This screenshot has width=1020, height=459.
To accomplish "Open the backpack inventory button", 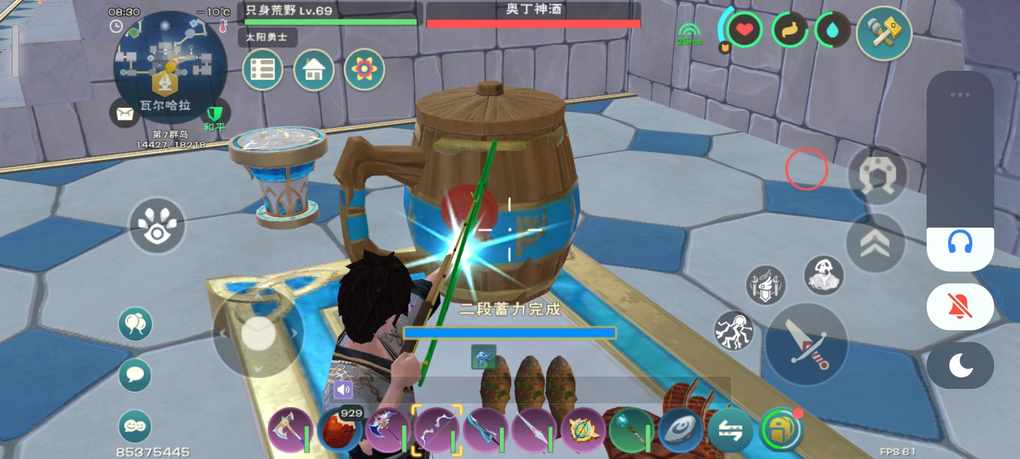I will pyautogui.click(x=780, y=430).
